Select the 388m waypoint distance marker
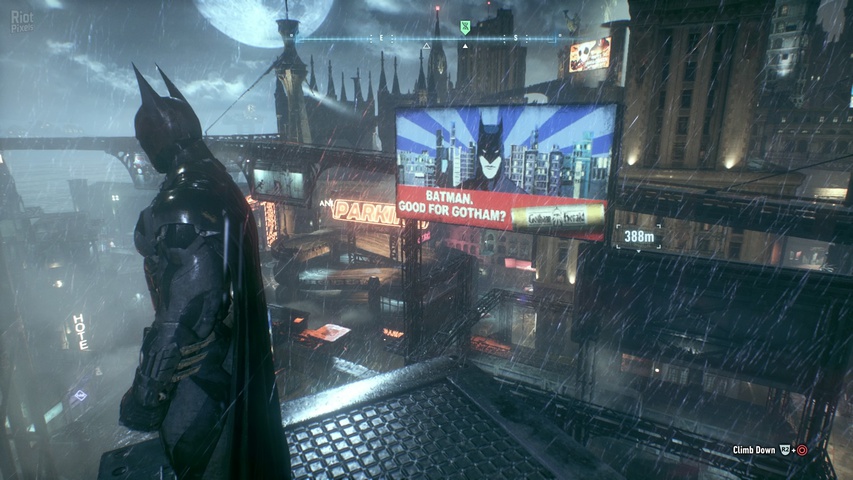Image resolution: width=853 pixels, height=480 pixels. [636, 237]
